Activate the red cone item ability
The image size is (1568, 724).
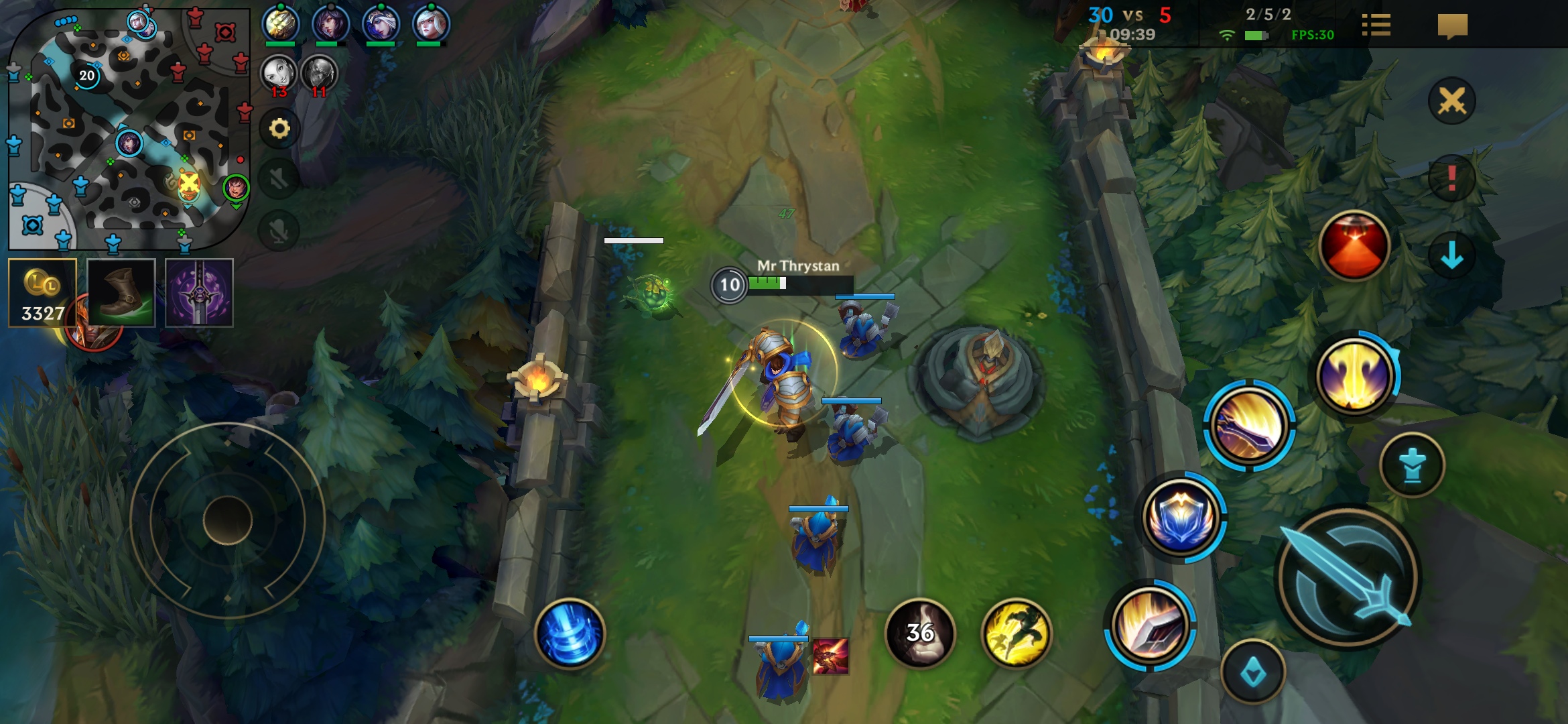pyautogui.click(x=1354, y=246)
